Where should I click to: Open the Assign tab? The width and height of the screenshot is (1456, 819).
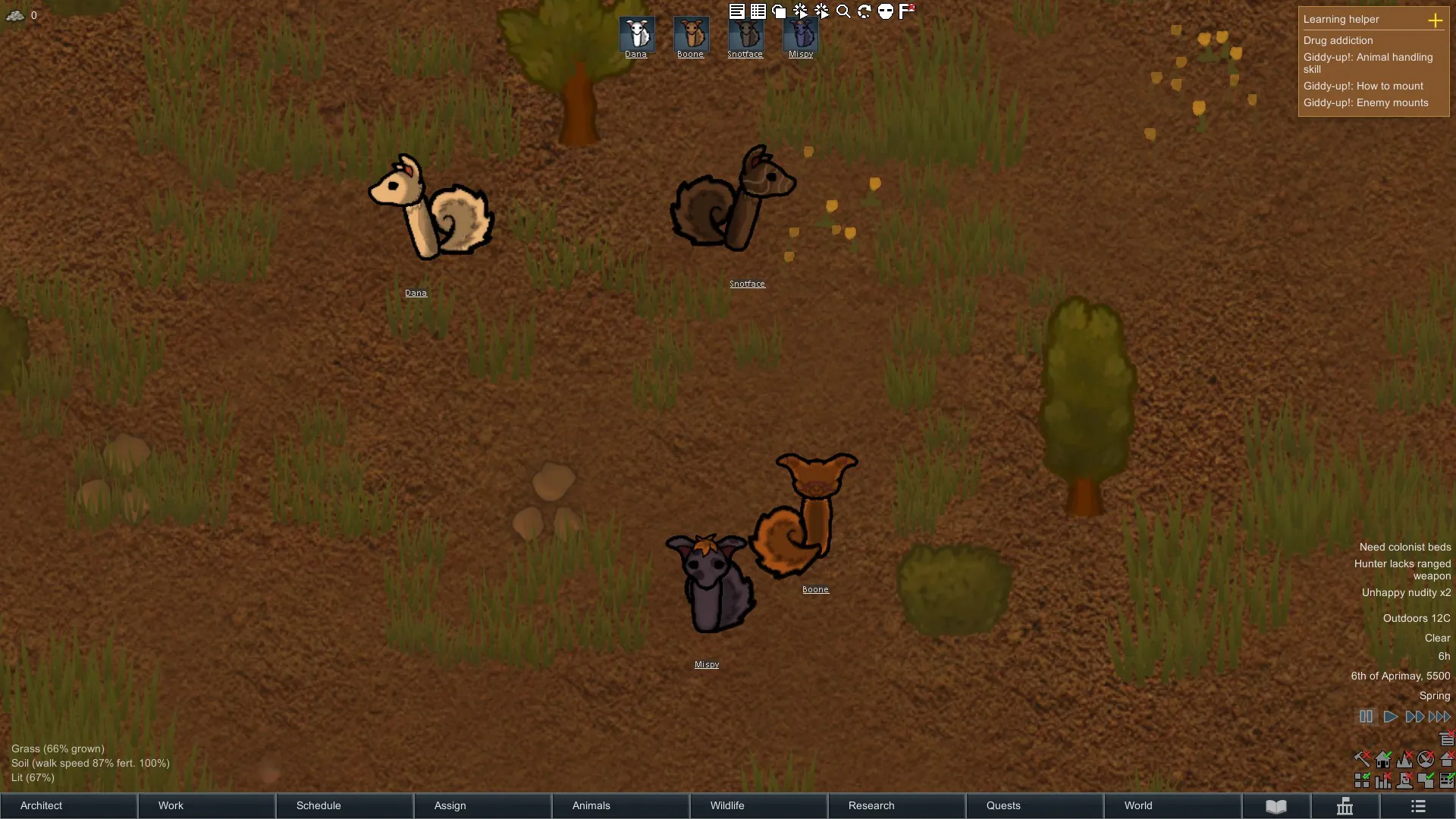tap(482, 805)
